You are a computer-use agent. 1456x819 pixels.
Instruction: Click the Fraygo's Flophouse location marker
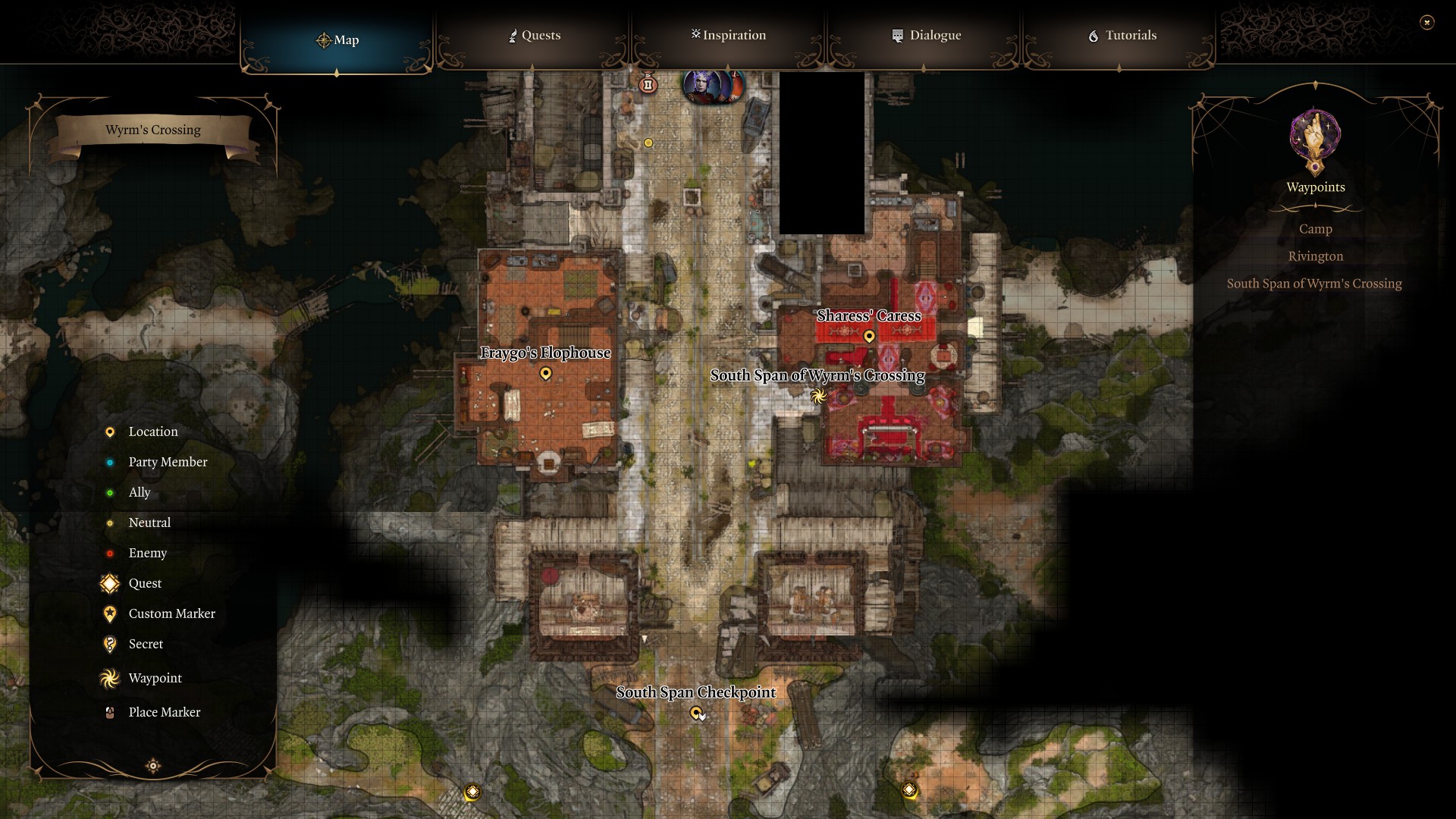(545, 373)
